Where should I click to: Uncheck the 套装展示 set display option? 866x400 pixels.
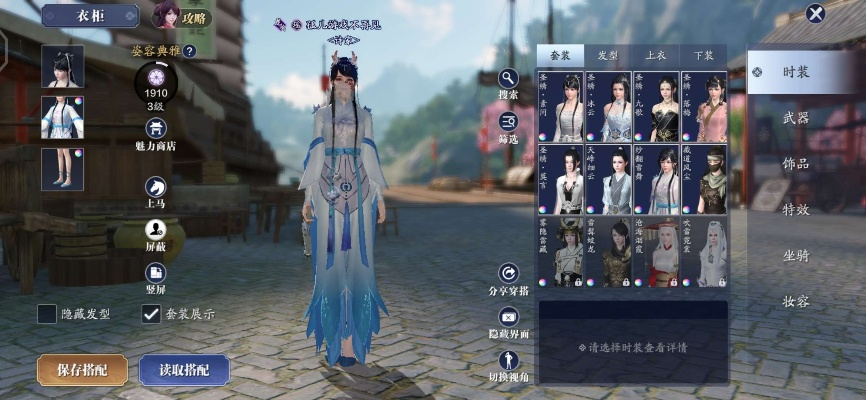click(x=151, y=314)
